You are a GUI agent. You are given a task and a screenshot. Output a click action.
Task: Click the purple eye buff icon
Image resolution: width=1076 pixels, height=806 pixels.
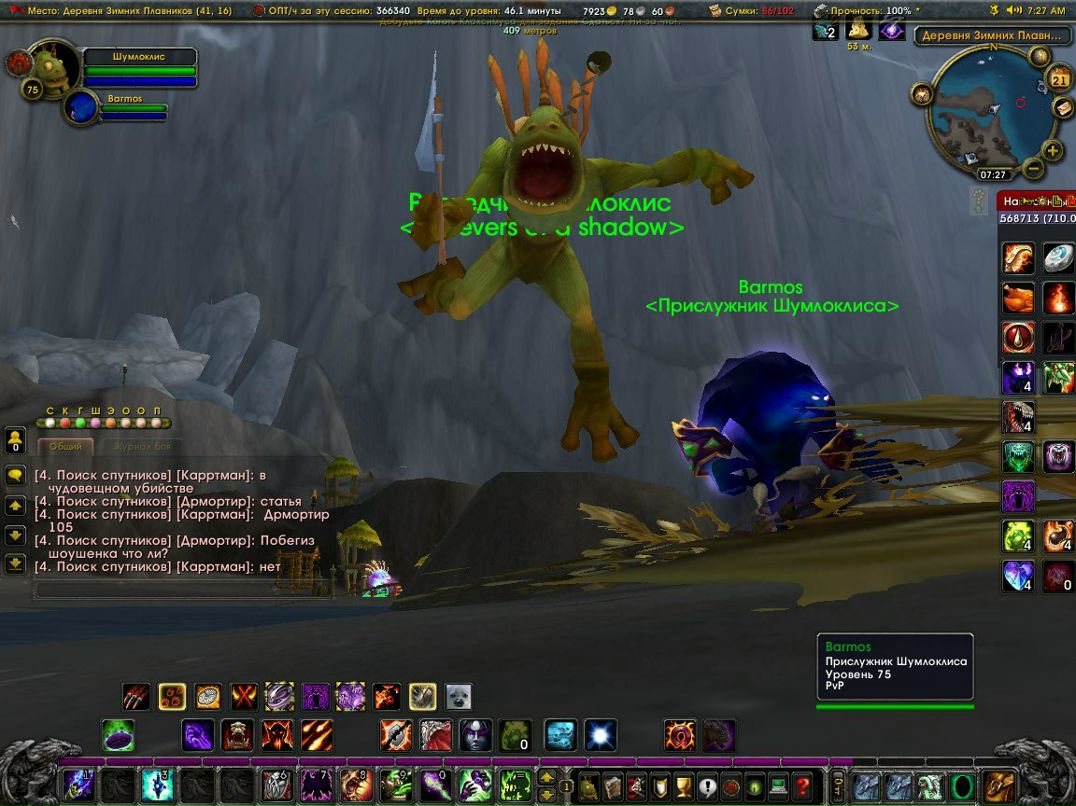892,31
